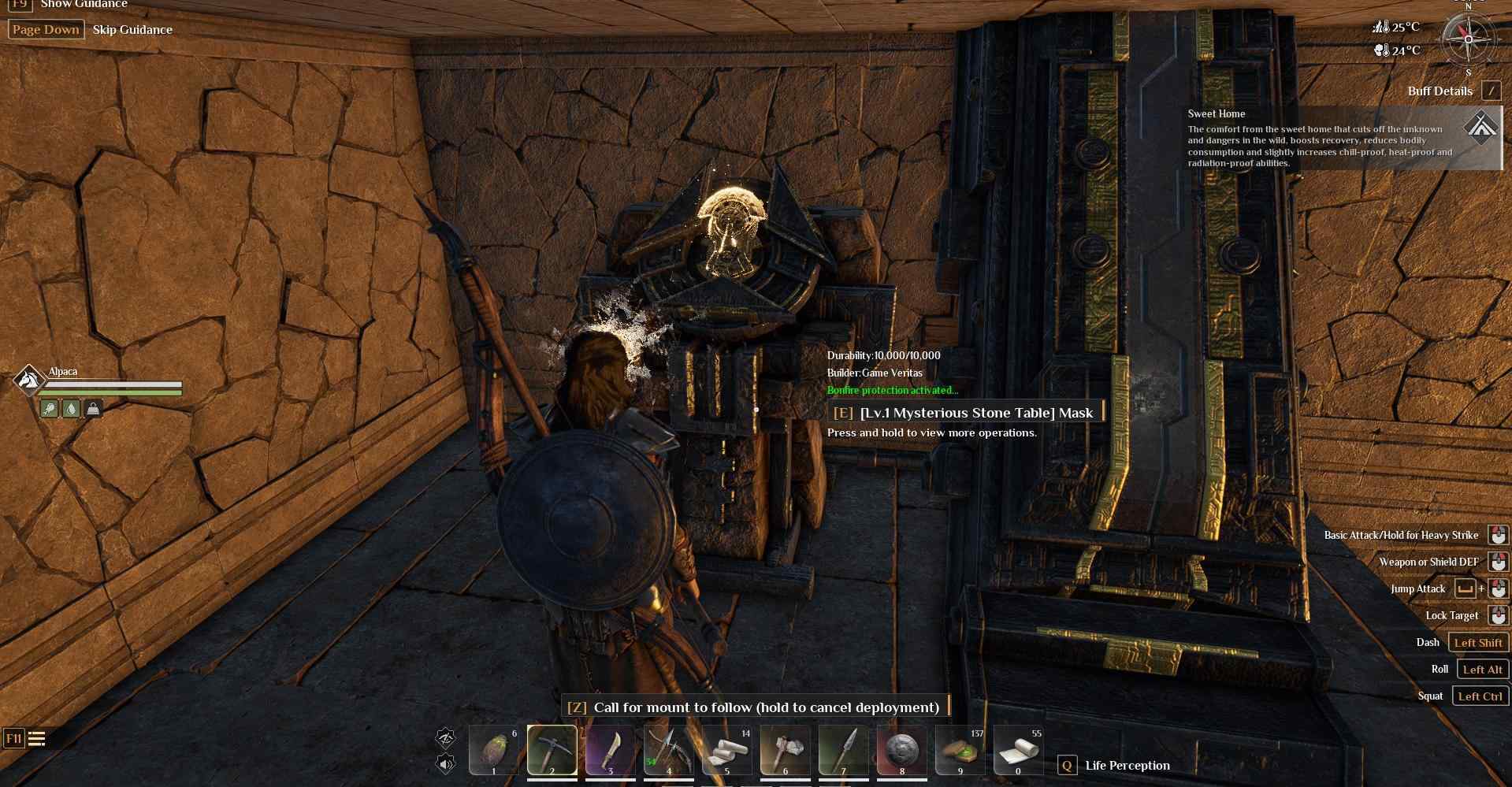The image size is (1512, 787).
Task: Open the compass in the top corner
Action: point(1467,39)
